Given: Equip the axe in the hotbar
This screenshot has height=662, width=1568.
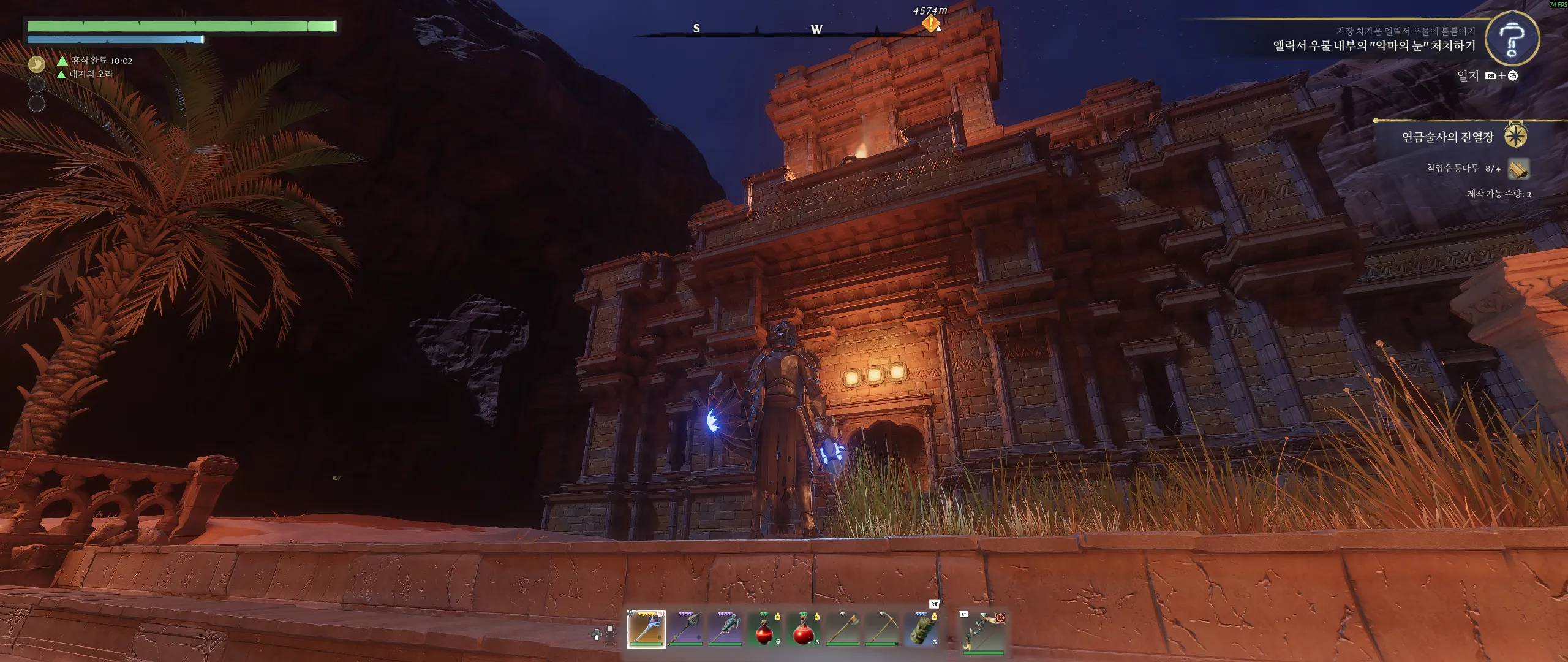Looking at the screenshot, I should (842, 630).
